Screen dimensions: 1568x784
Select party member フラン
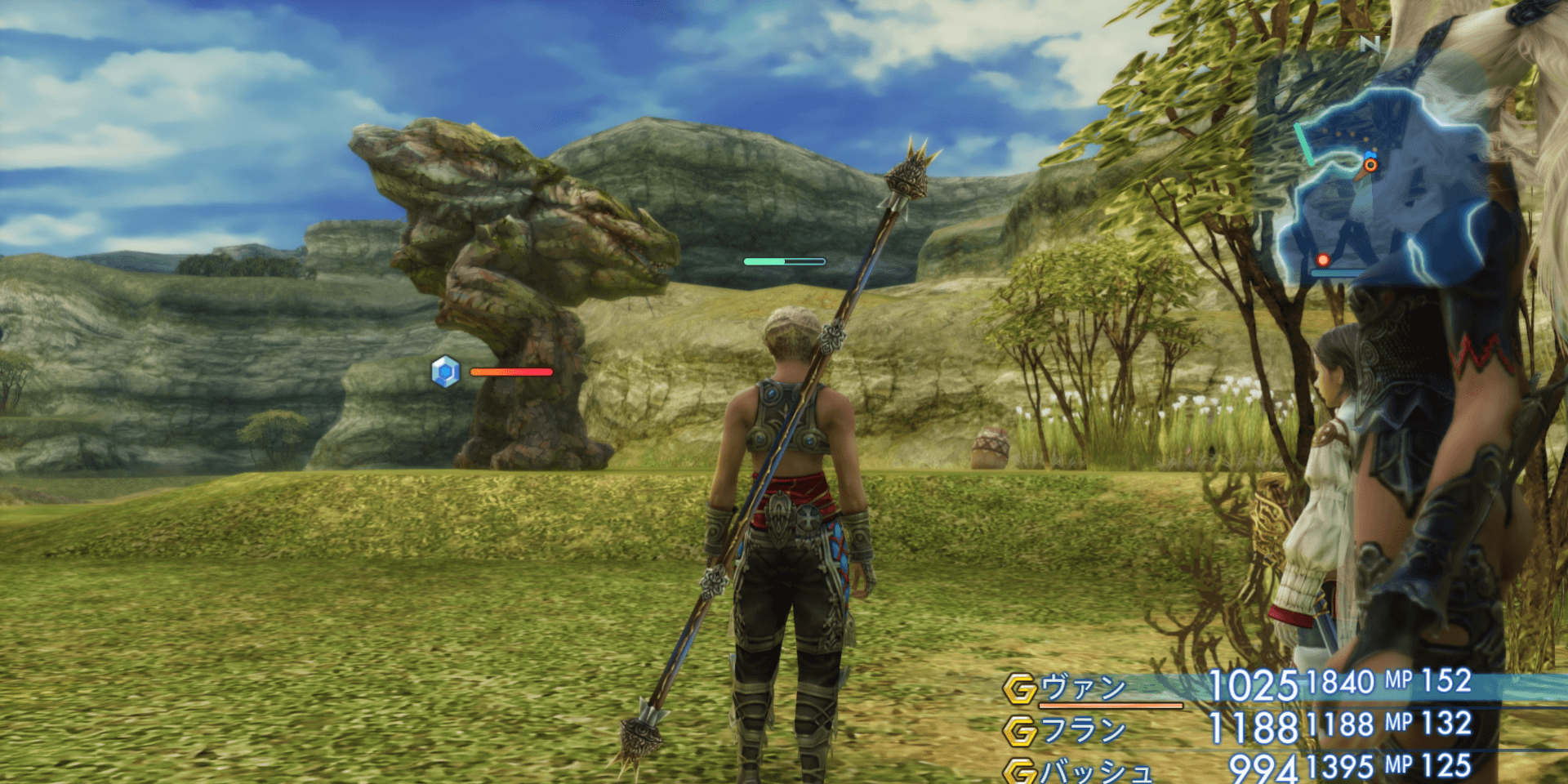1083,729
